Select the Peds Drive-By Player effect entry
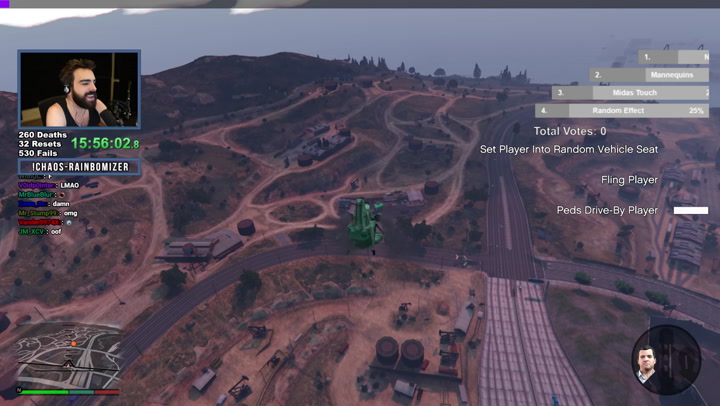The height and width of the screenshot is (406, 720). [x=607, y=211]
